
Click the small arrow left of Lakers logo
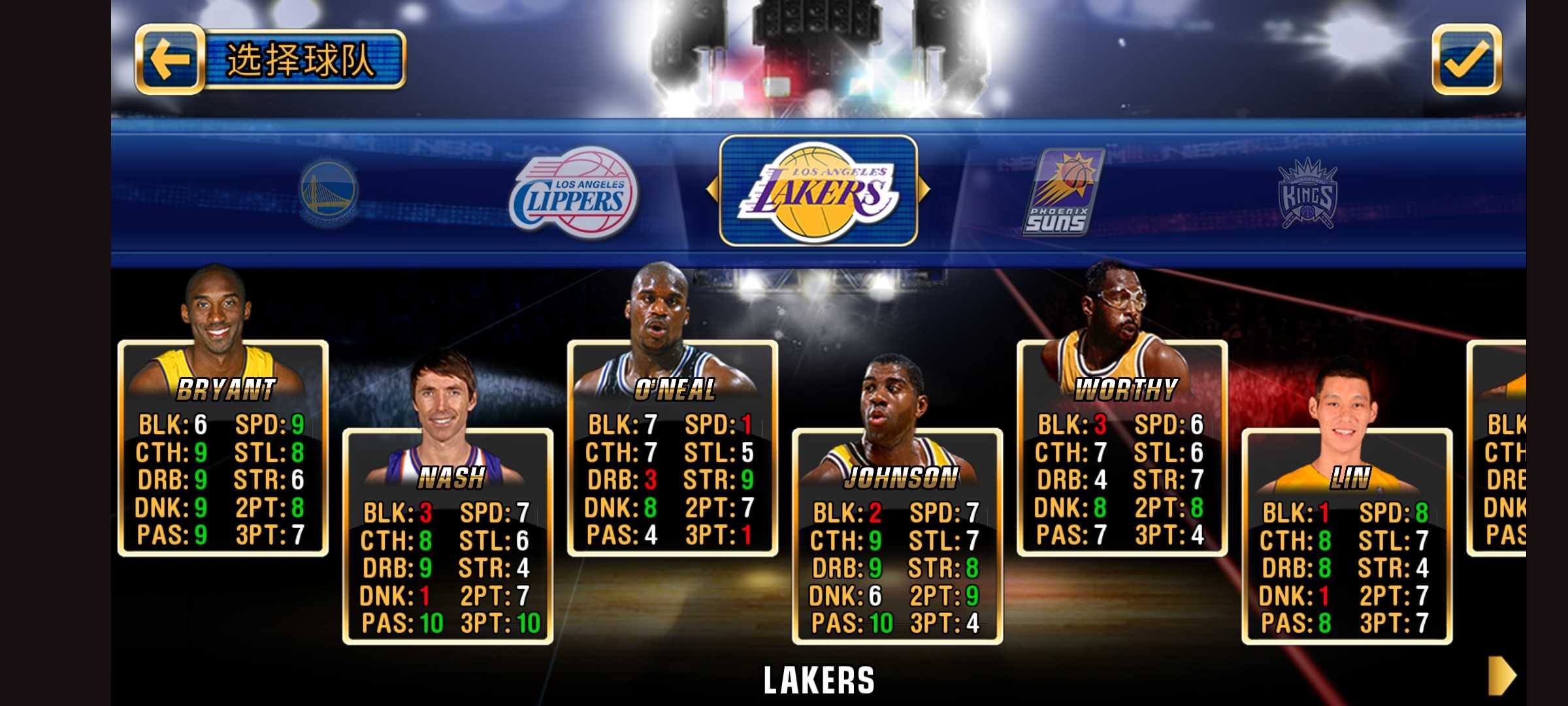click(712, 190)
